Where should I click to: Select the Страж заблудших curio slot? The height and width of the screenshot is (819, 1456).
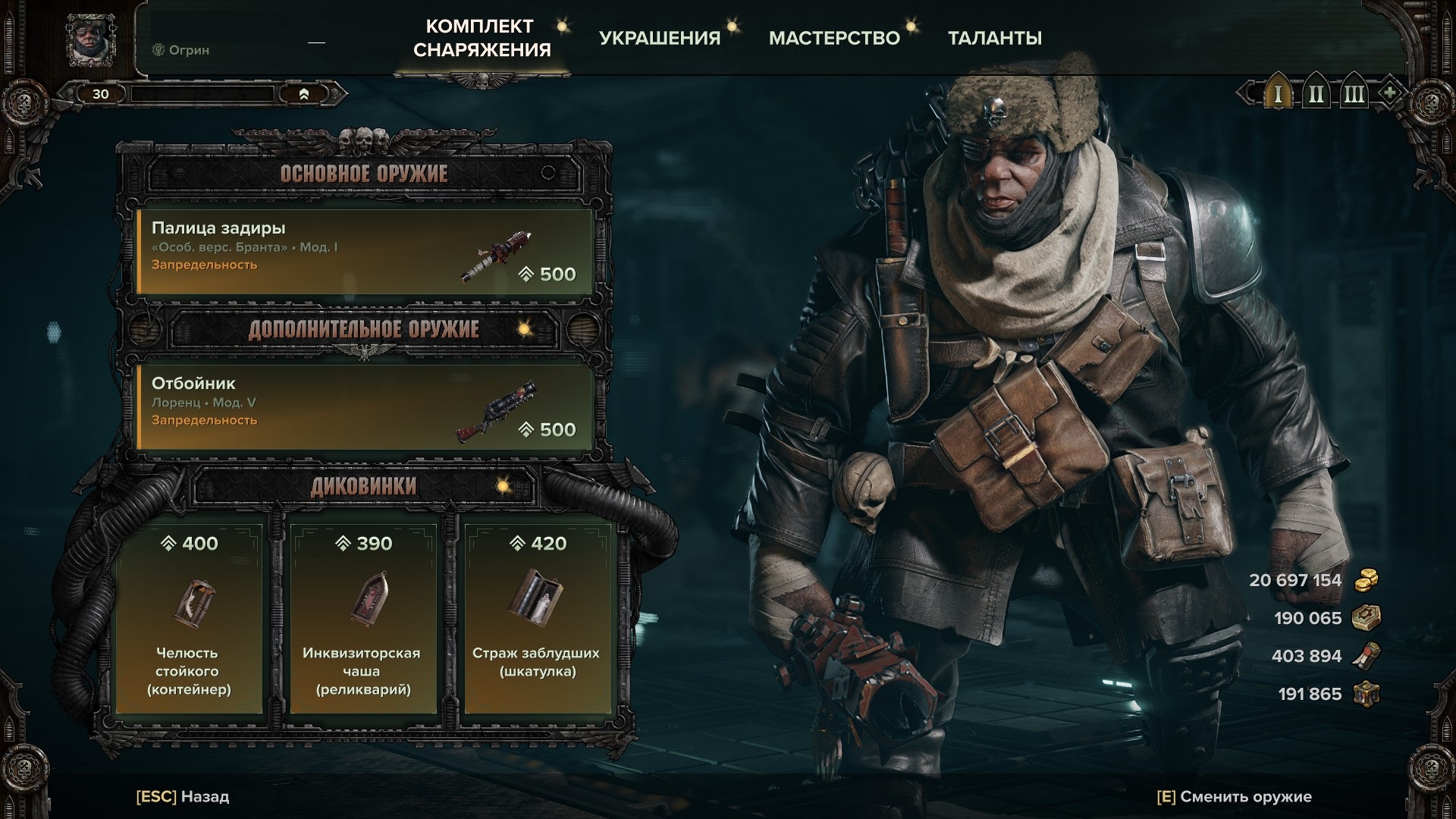[x=538, y=618]
